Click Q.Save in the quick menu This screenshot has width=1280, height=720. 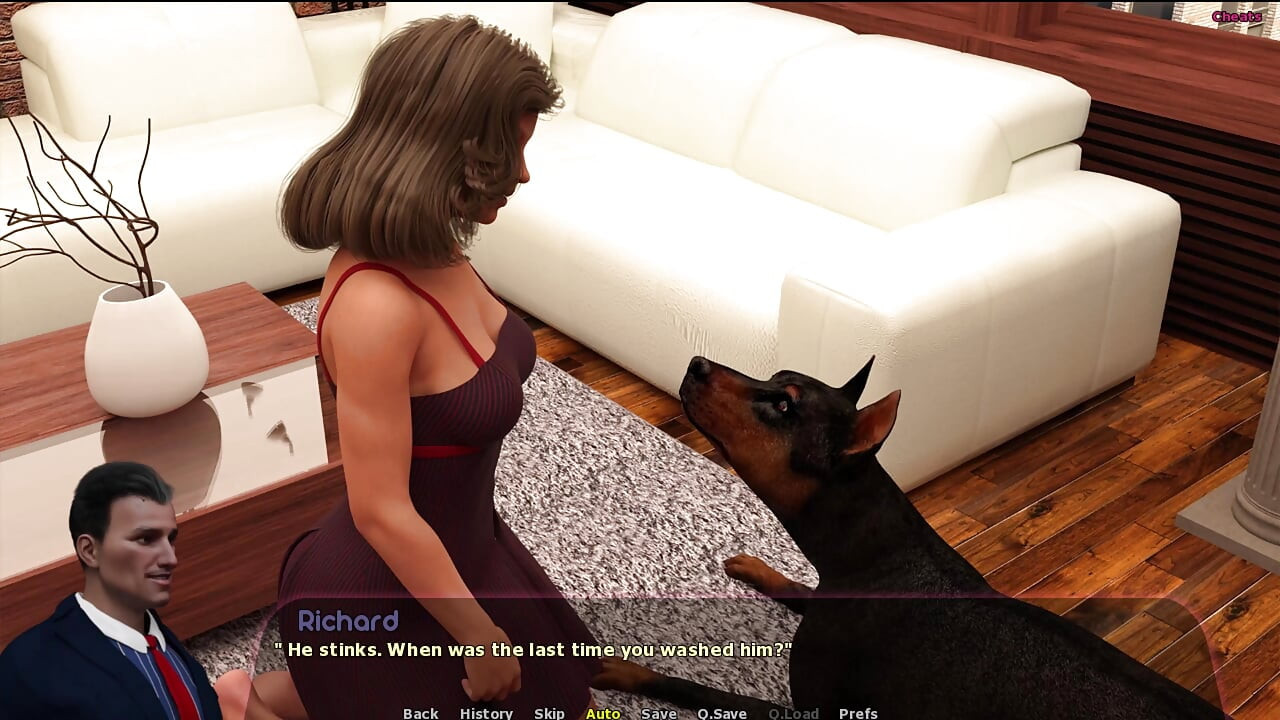(x=722, y=713)
